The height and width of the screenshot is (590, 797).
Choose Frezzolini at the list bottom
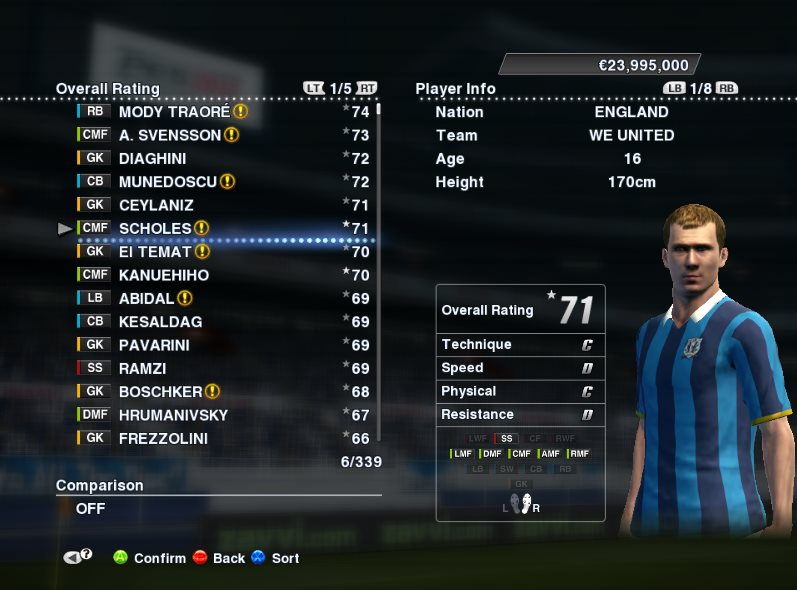pos(166,438)
